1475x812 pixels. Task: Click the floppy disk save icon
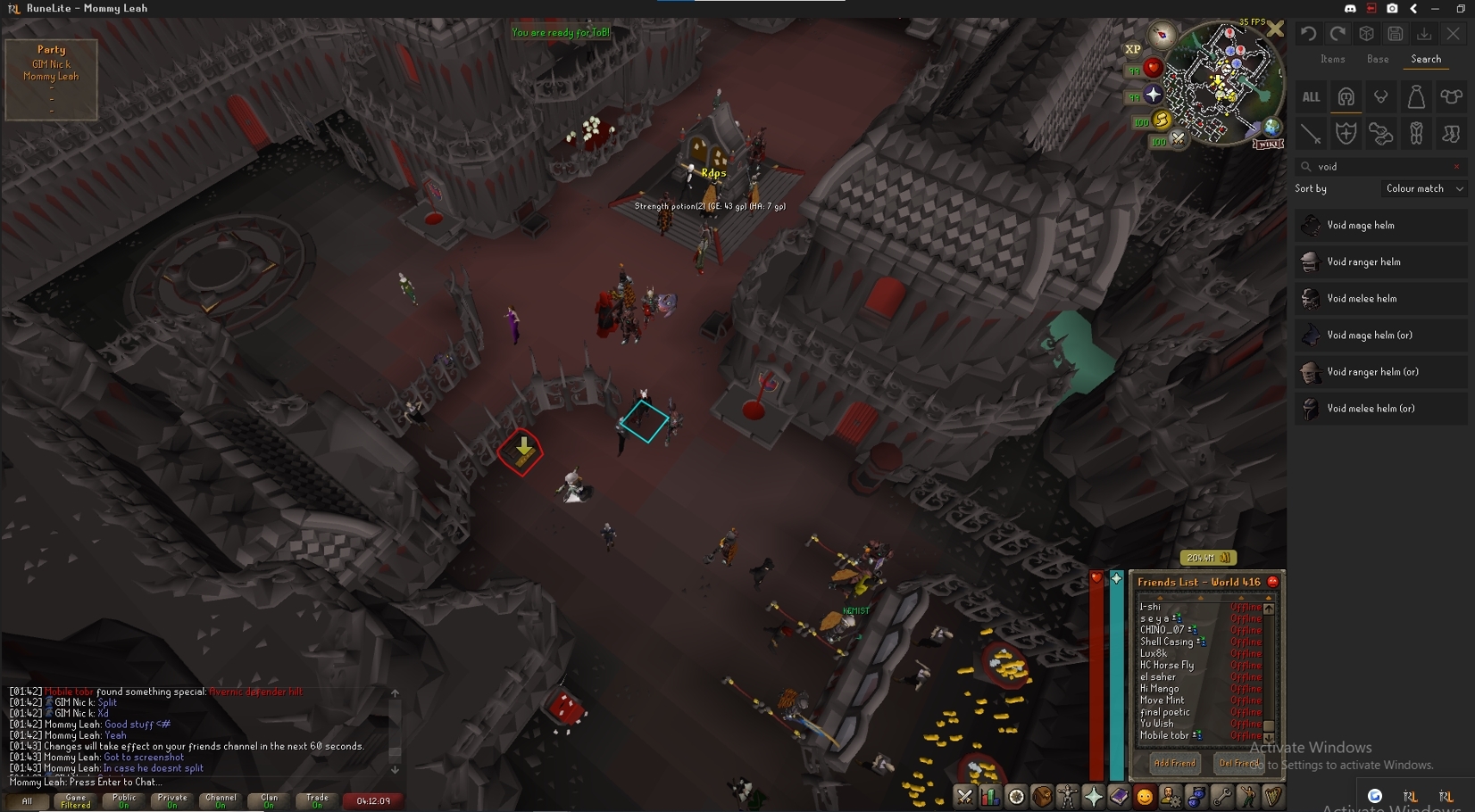click(x=1396, y=34)
